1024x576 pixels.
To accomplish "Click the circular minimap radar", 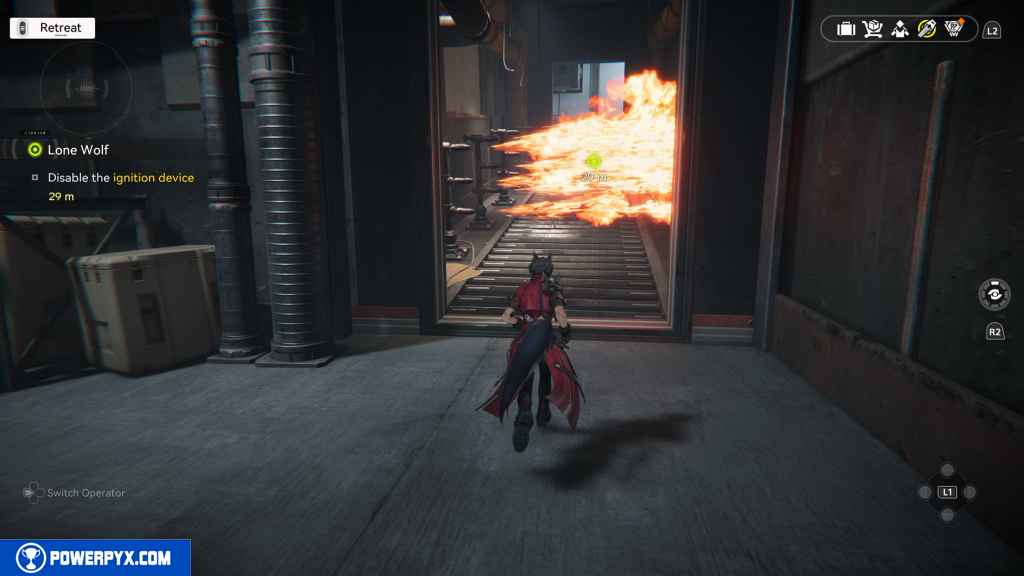I will pos(84,89).
